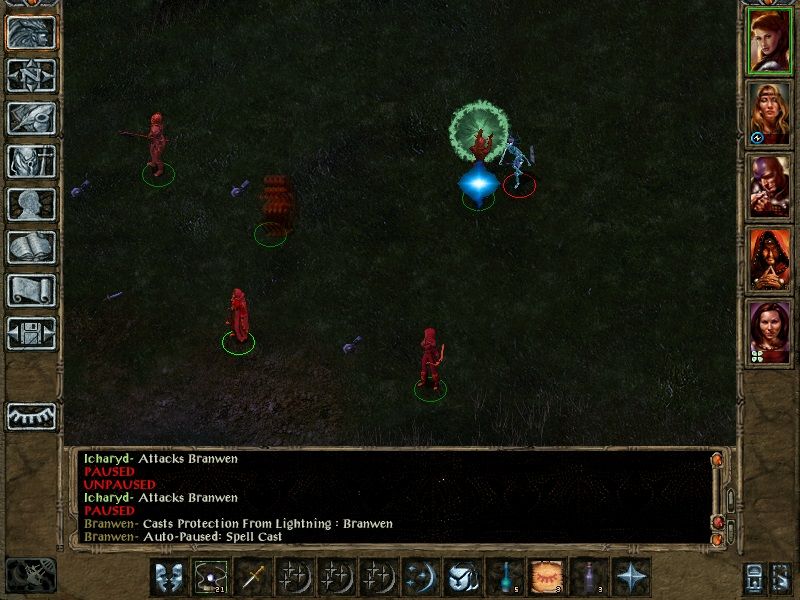Open the cast spell star button

point(631,577)
